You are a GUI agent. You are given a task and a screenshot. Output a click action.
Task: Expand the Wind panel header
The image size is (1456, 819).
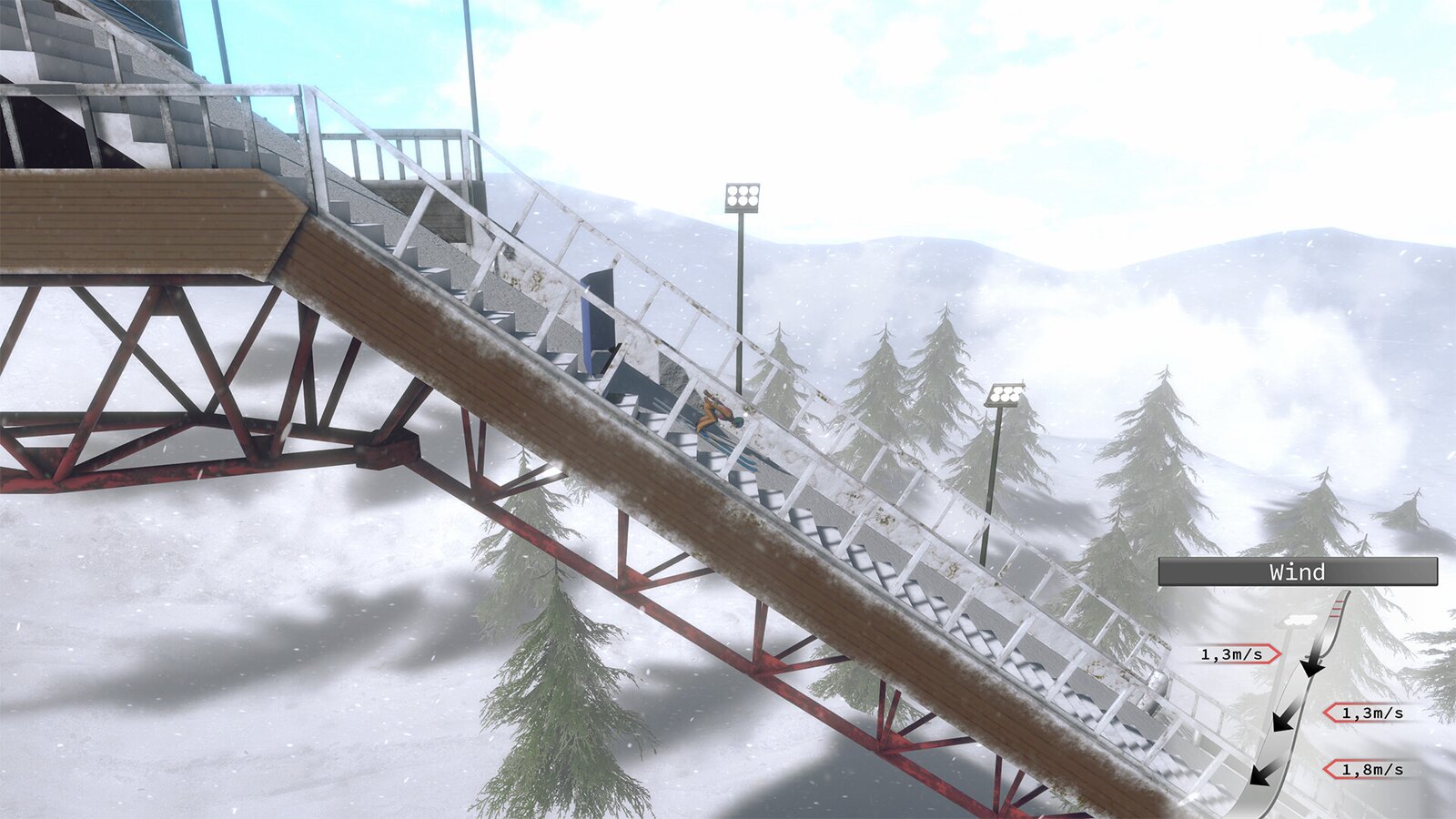(1298, 572)
